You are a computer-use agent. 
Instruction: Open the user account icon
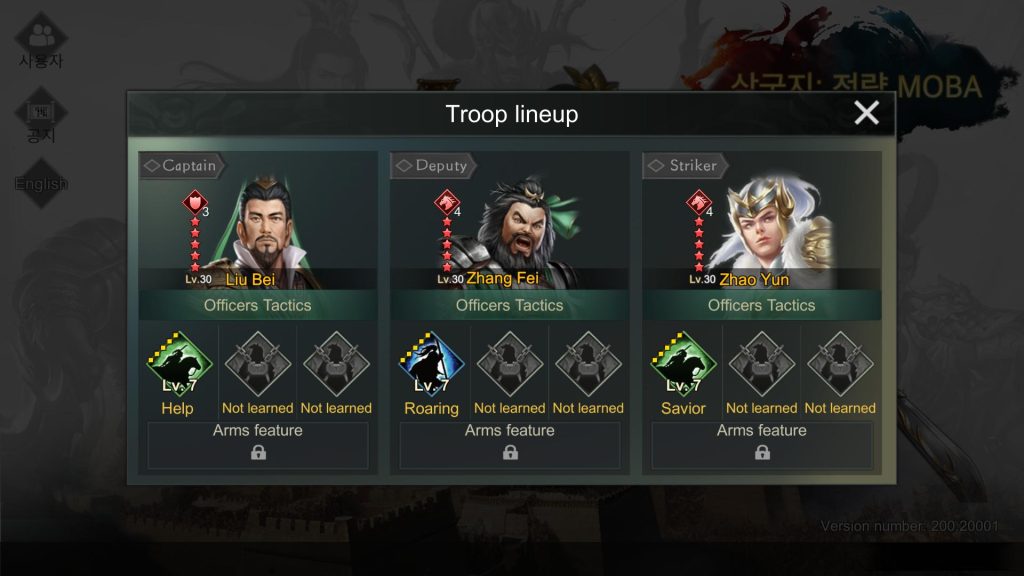point(41,42)
